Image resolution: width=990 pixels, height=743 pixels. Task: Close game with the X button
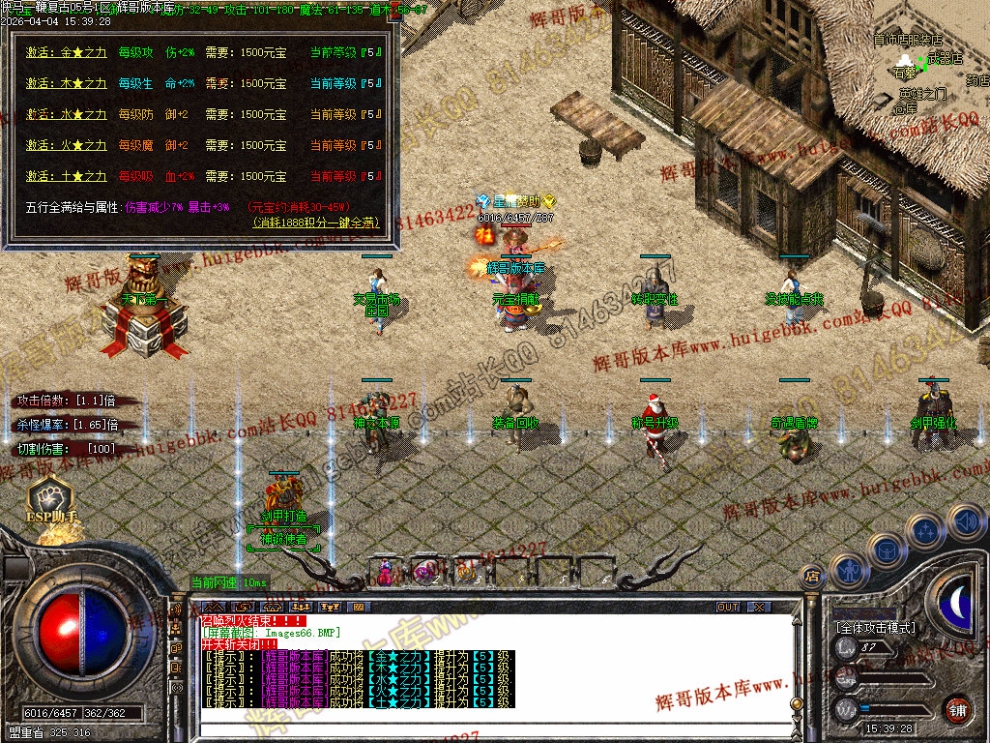click(758, 607)
